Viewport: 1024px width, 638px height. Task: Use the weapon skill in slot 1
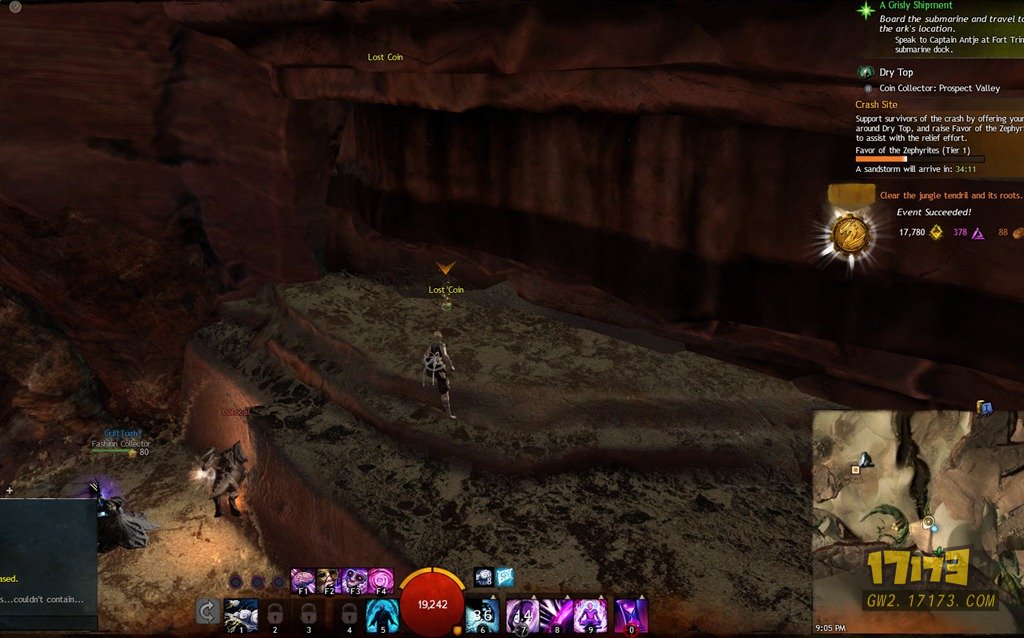point(241,614)
